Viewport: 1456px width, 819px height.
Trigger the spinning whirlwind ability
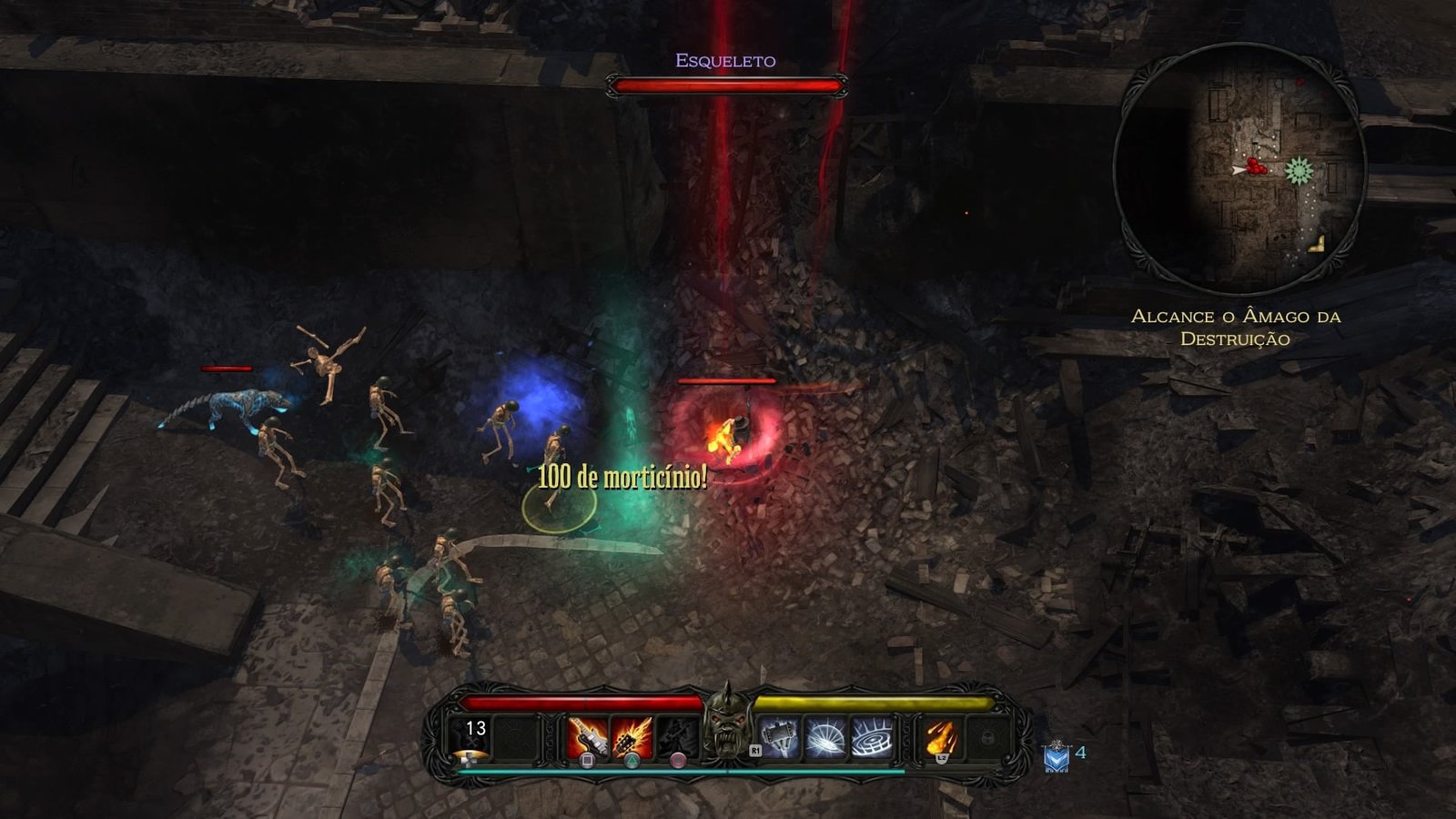(825, 736)
